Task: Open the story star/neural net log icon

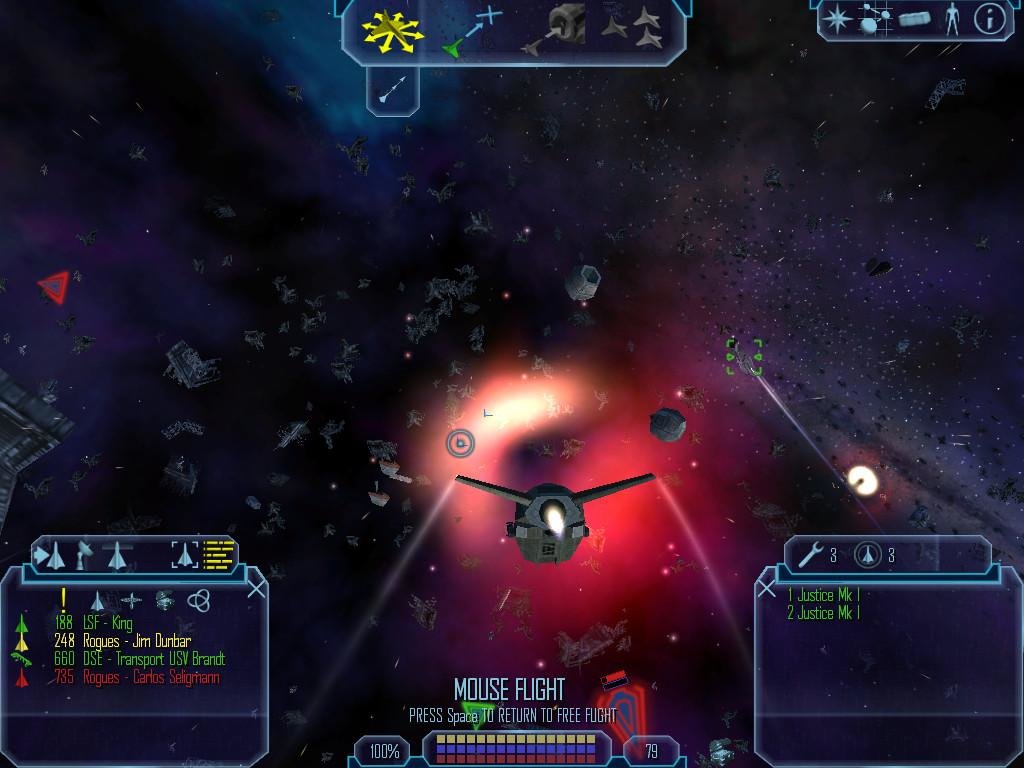Action: (876, 18)
